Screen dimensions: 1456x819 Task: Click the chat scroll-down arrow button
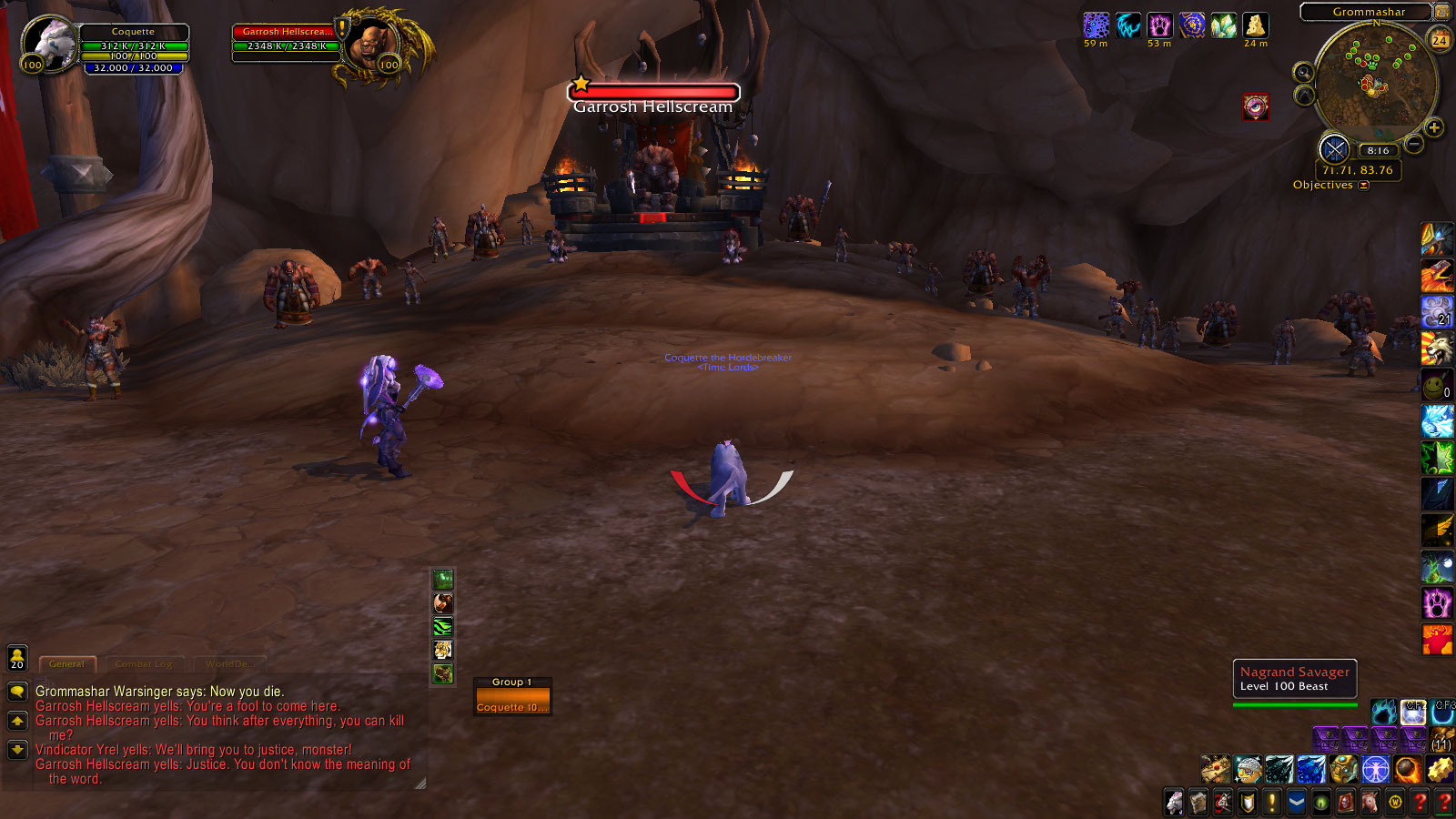pos(17,750)
